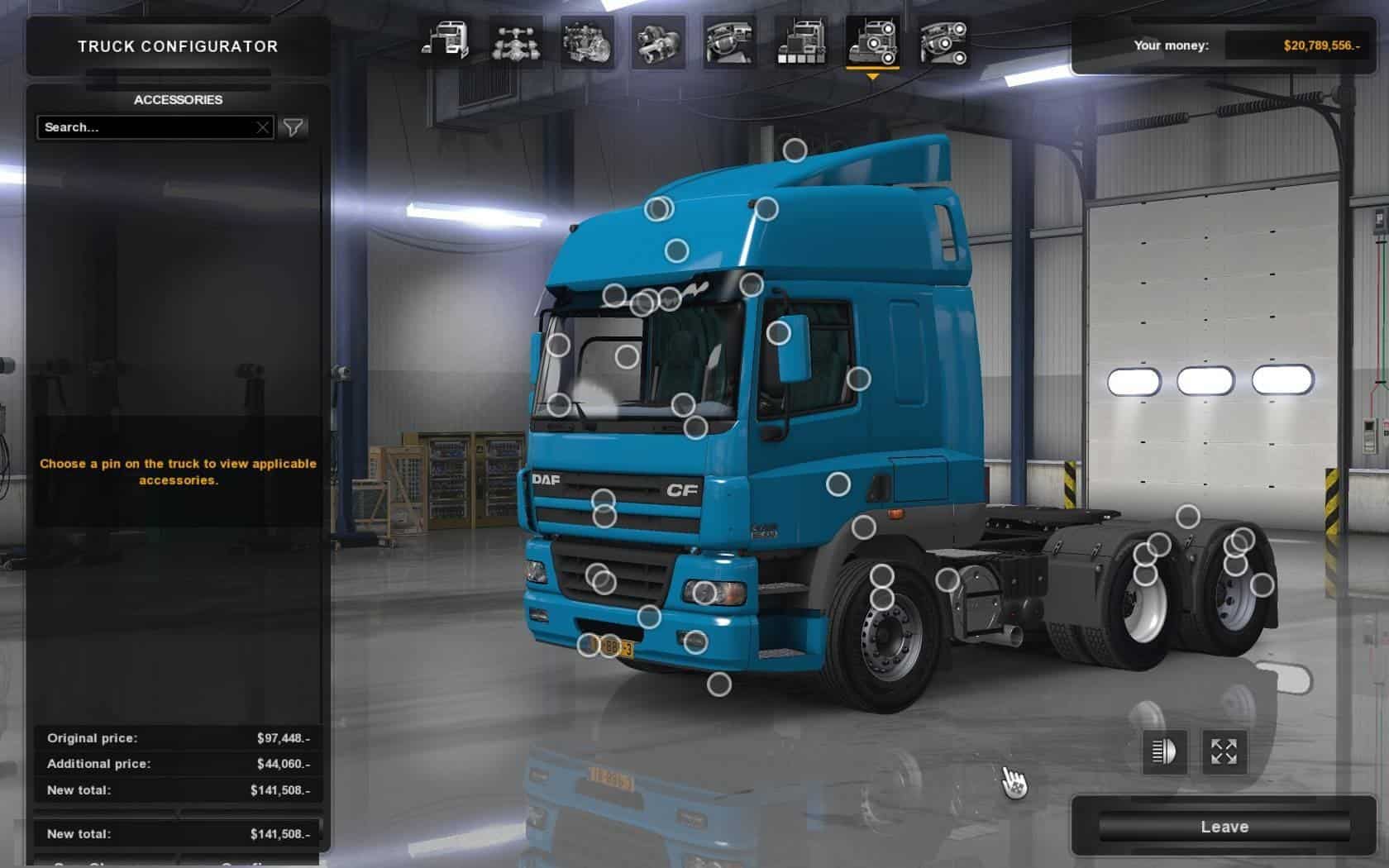The image size is (1389, 868).
Task: Pick the pin on the floor below bumper
Action: click(718, 684)
